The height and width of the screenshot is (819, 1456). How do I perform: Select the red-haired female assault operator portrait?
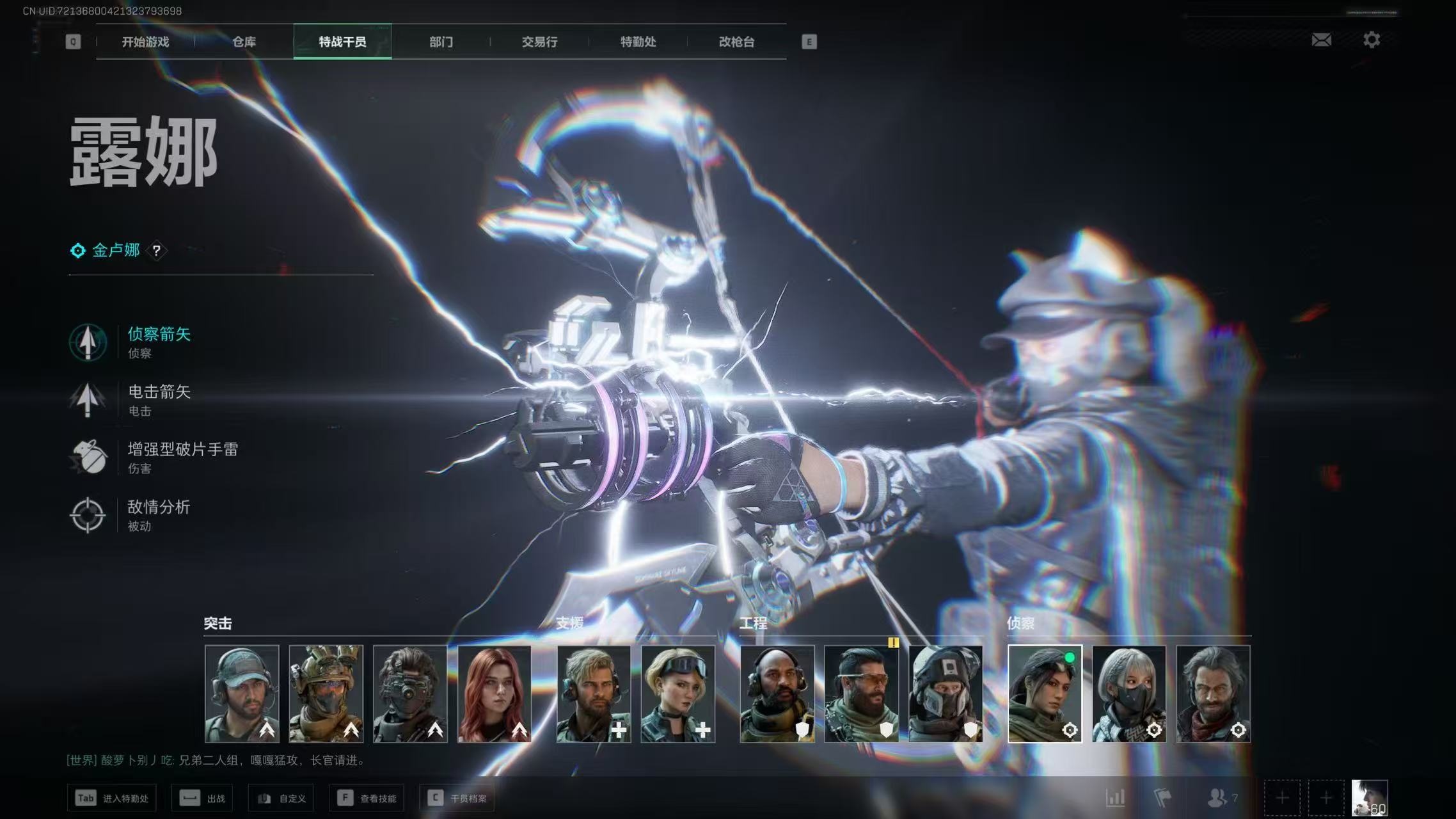(495, 694)
